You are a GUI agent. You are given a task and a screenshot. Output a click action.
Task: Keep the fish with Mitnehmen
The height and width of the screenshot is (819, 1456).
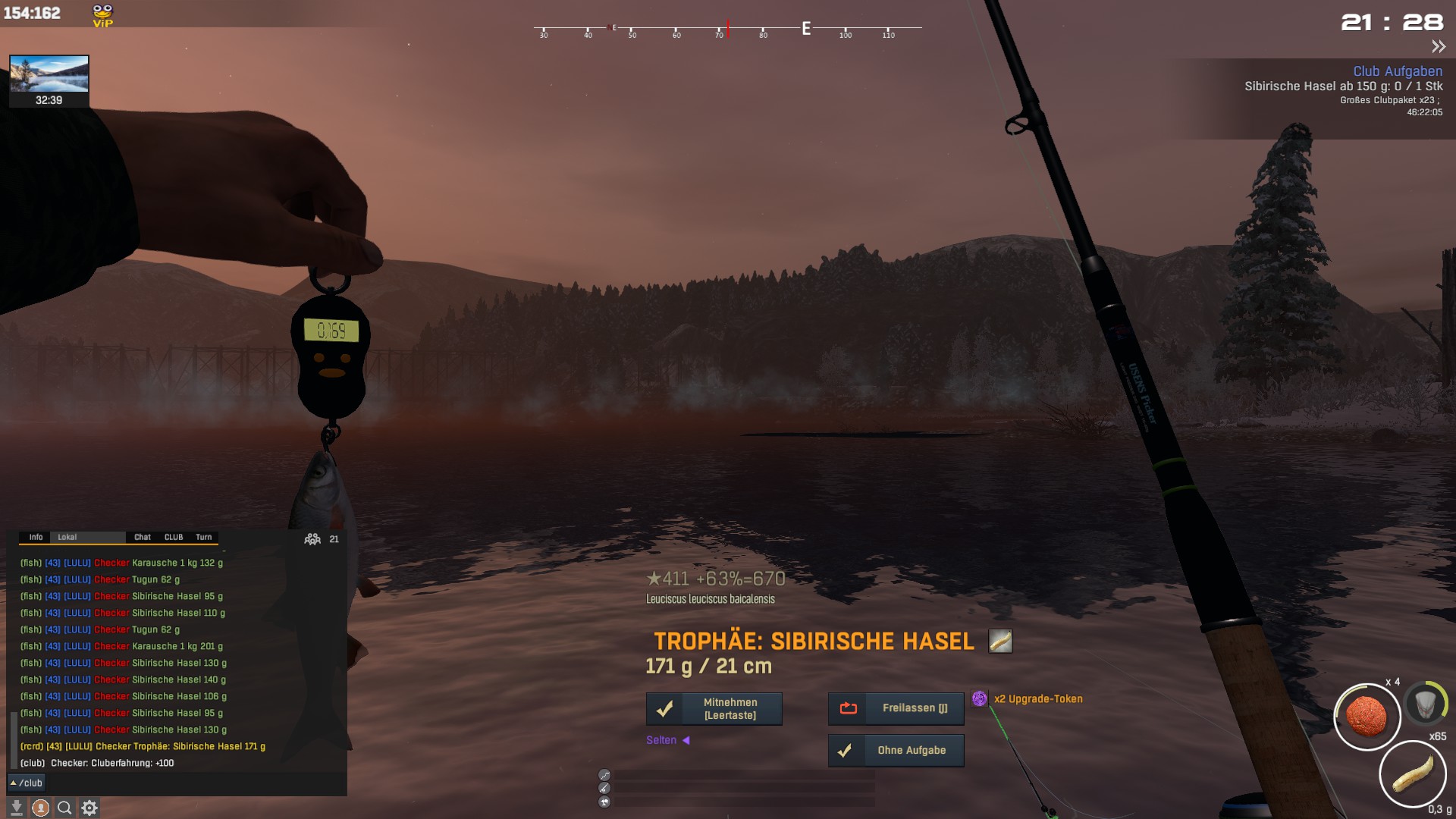[x=714, y=709]
